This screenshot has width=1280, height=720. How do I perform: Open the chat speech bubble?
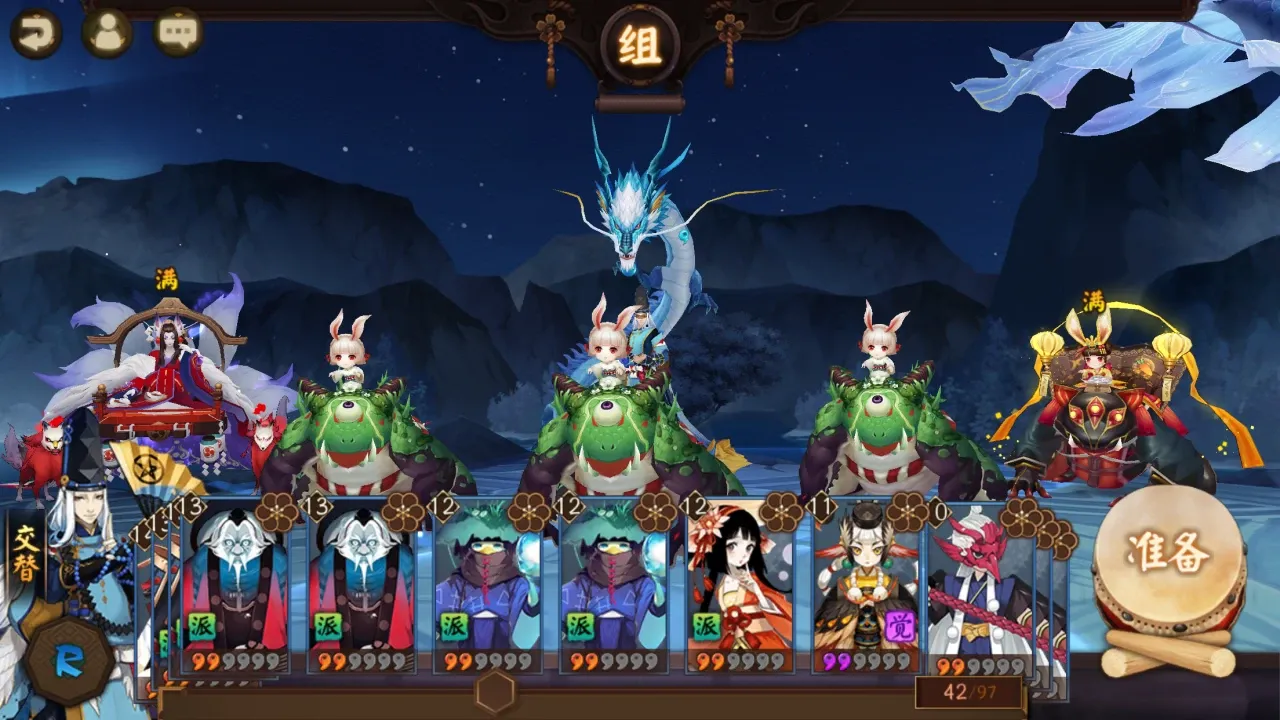point(179,33)
